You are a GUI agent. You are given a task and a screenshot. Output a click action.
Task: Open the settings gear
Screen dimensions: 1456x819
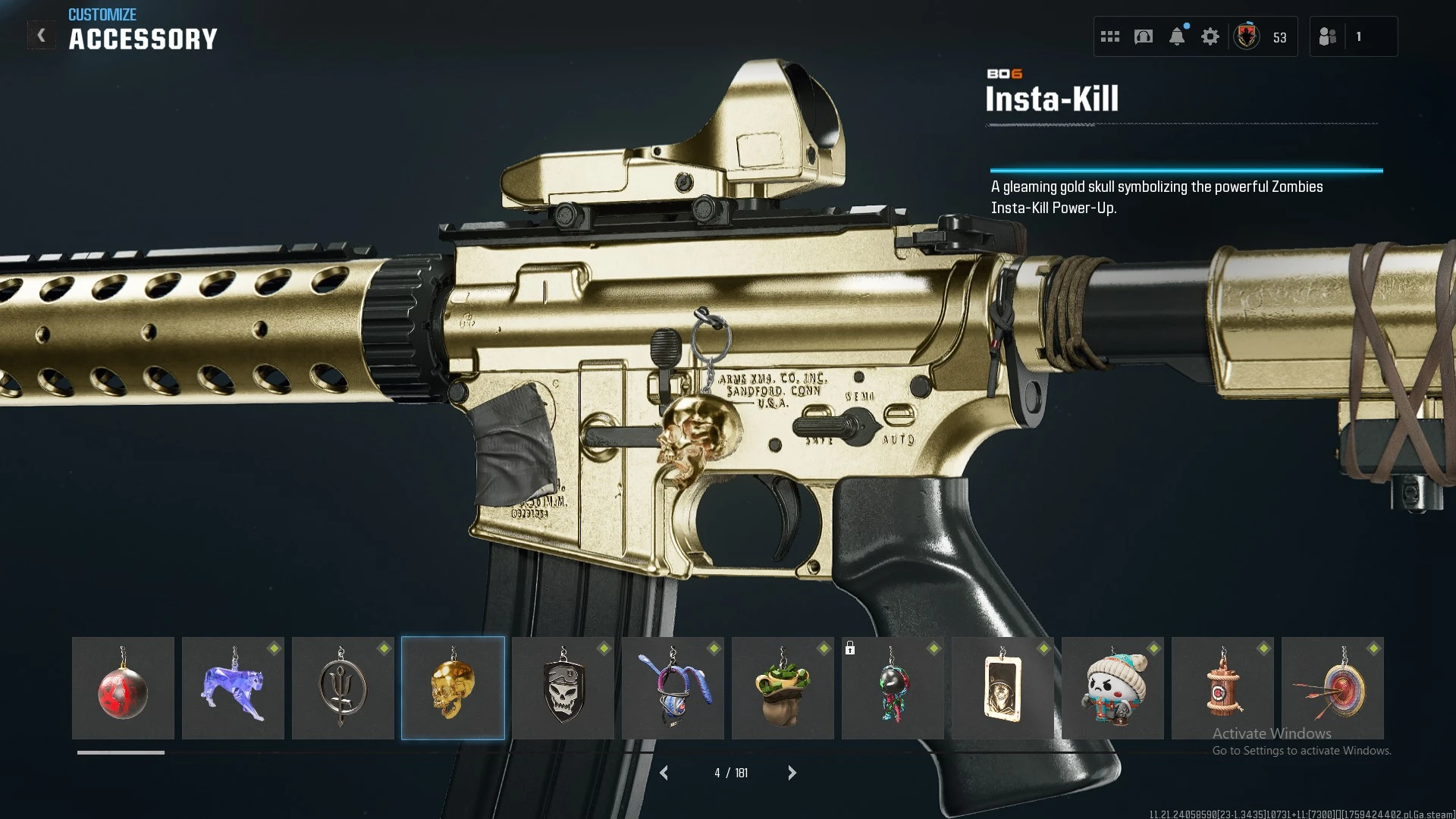tap(1210, 36)
